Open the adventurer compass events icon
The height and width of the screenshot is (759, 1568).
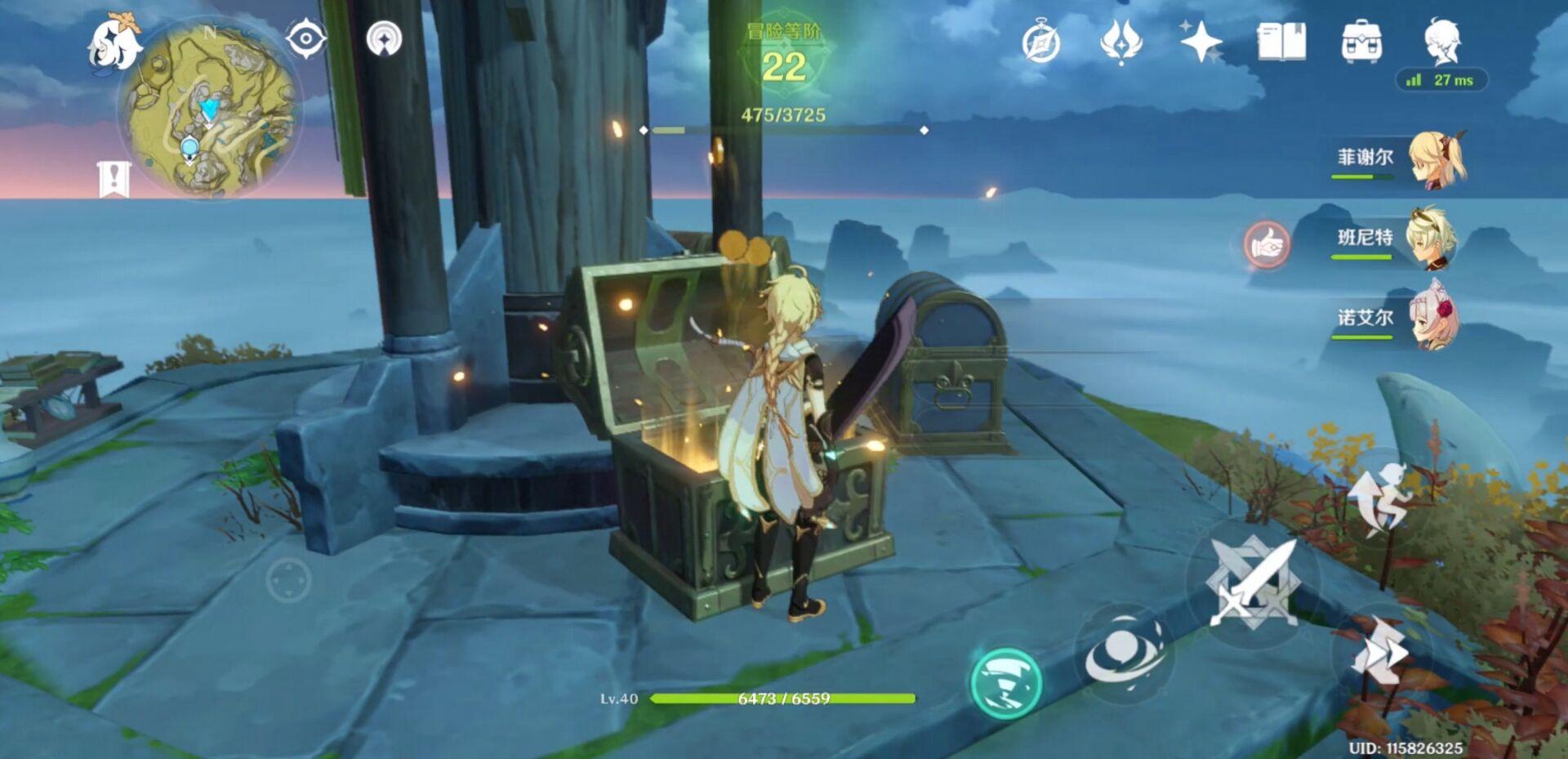tap(1041, 42)
